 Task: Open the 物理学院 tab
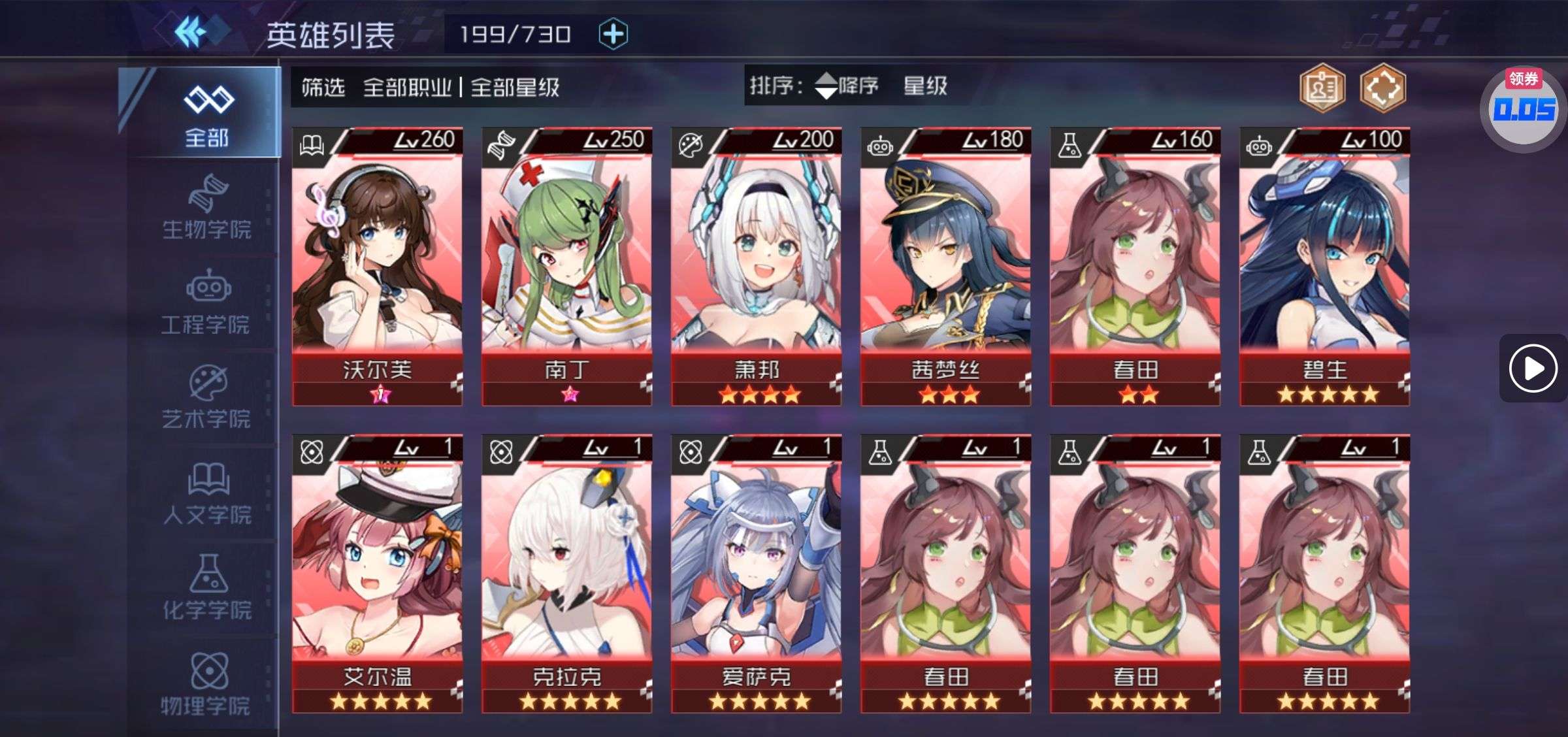pyautogui.click(x=206, y=684)
